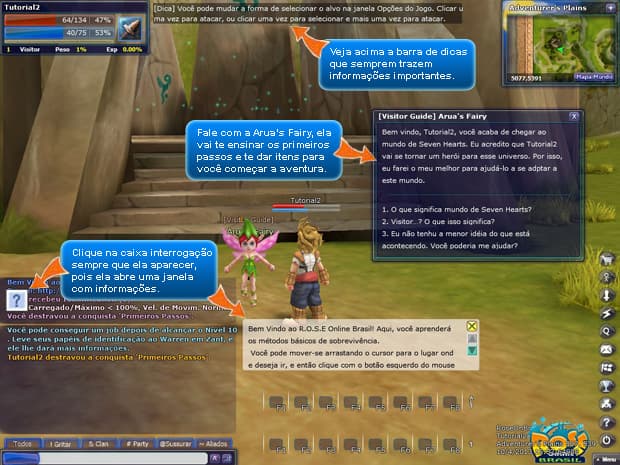The height and width of the screenshot is (465, 620).
Task: Switch to the Gritar chat tab
Action: click(61, 443)
